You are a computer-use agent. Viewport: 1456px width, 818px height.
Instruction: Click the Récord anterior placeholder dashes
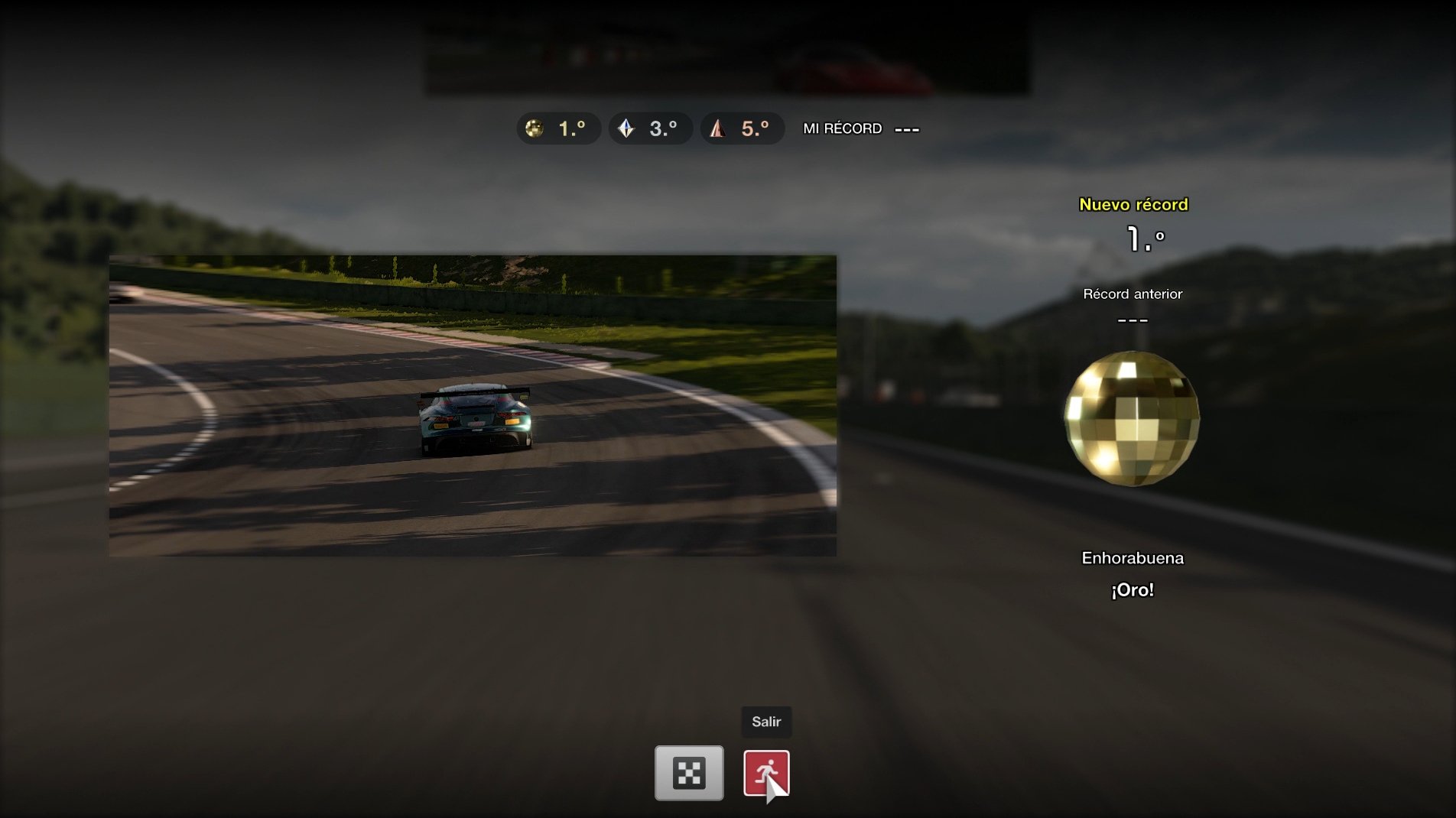click(x=1133, y=320)
